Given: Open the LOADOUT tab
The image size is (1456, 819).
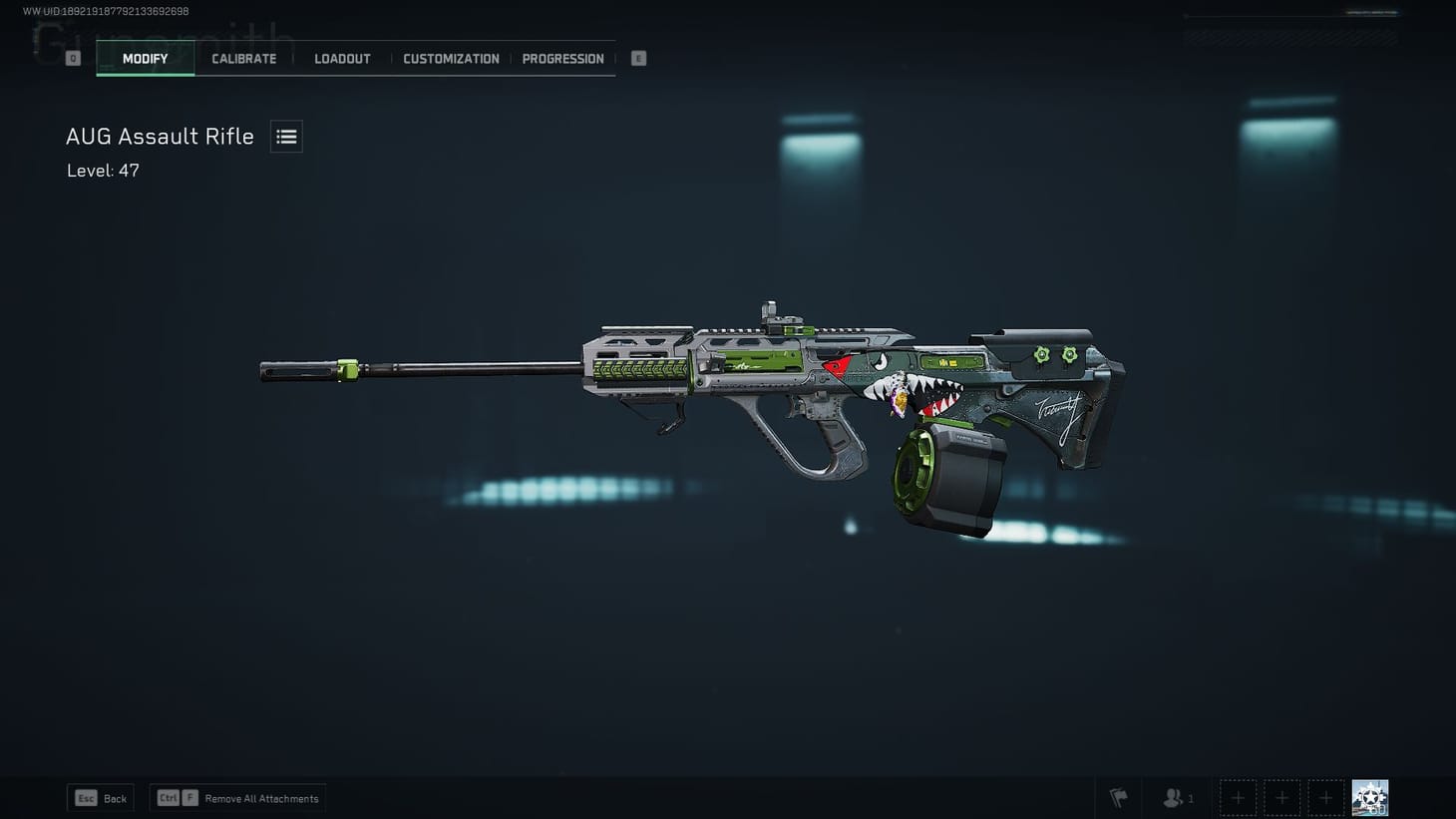Looking at the screenshot, I should 342,58.
